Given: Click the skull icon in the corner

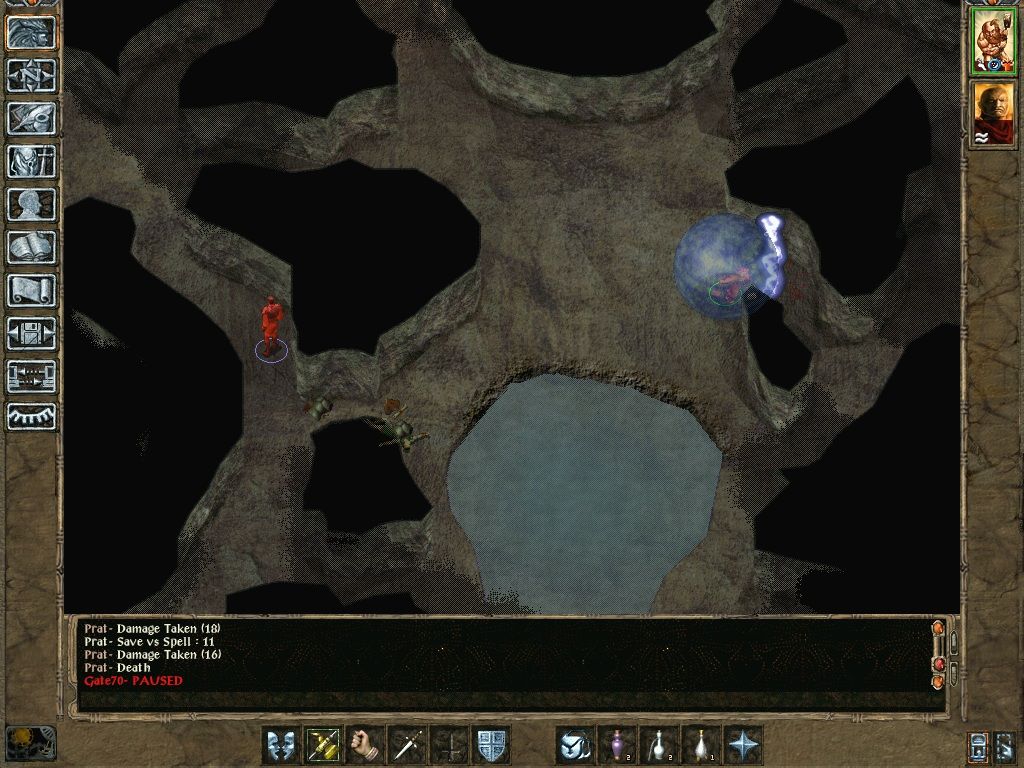Looking at the screenshot, I should pos(30,742).
